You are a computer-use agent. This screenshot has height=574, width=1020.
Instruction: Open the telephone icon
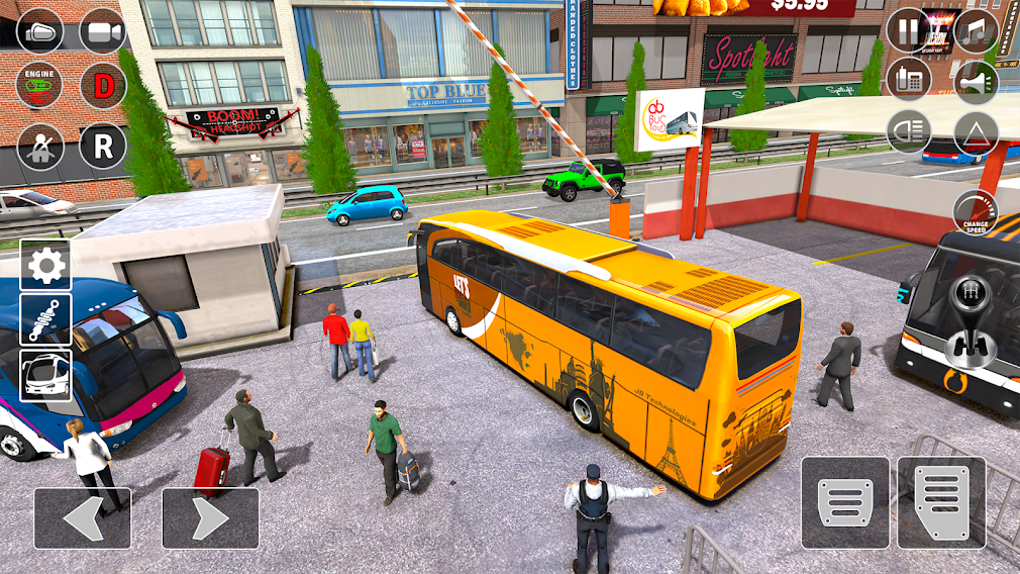(908, 79)
